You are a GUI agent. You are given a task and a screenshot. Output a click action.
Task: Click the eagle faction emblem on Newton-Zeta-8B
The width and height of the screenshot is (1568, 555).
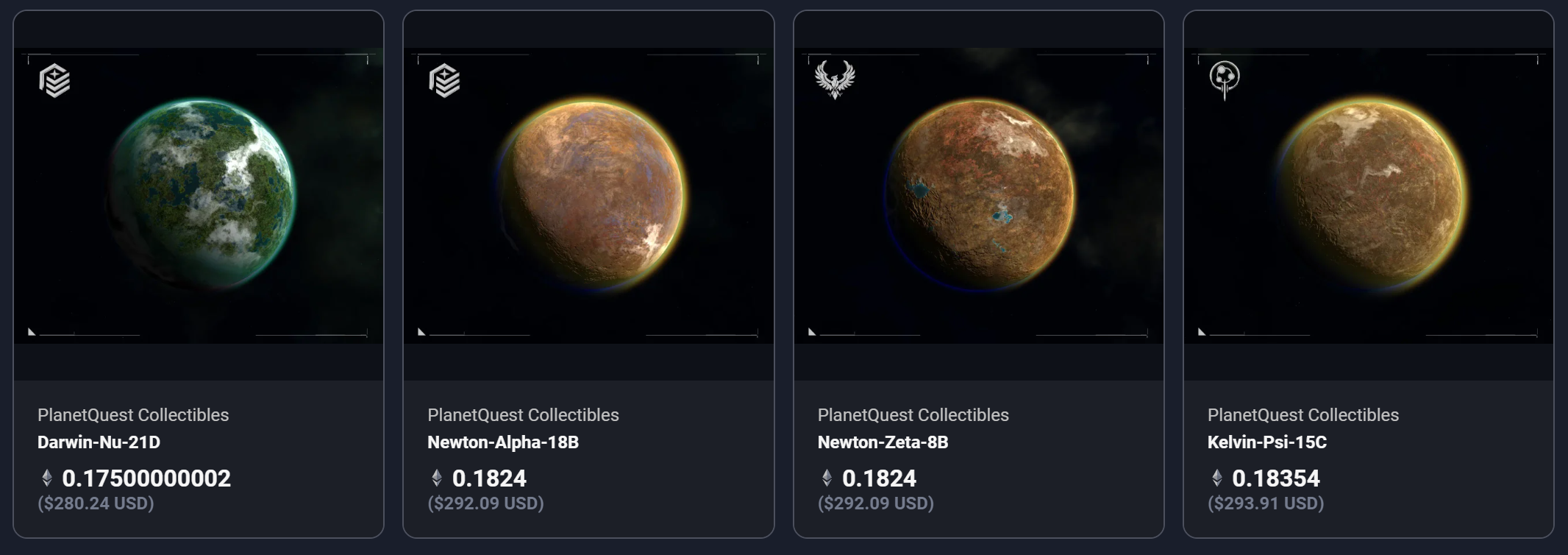[x=835, y=79]
